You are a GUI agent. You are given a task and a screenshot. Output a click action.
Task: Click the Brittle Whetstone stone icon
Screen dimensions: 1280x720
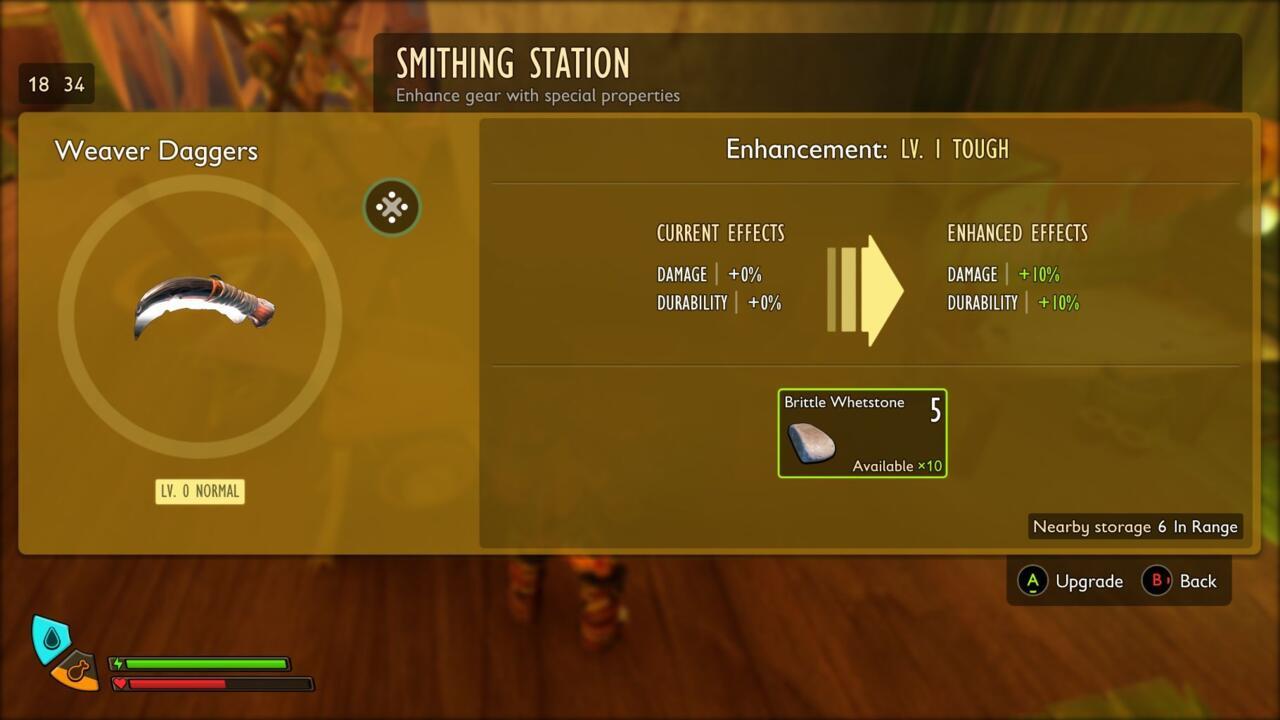(810, 442)
